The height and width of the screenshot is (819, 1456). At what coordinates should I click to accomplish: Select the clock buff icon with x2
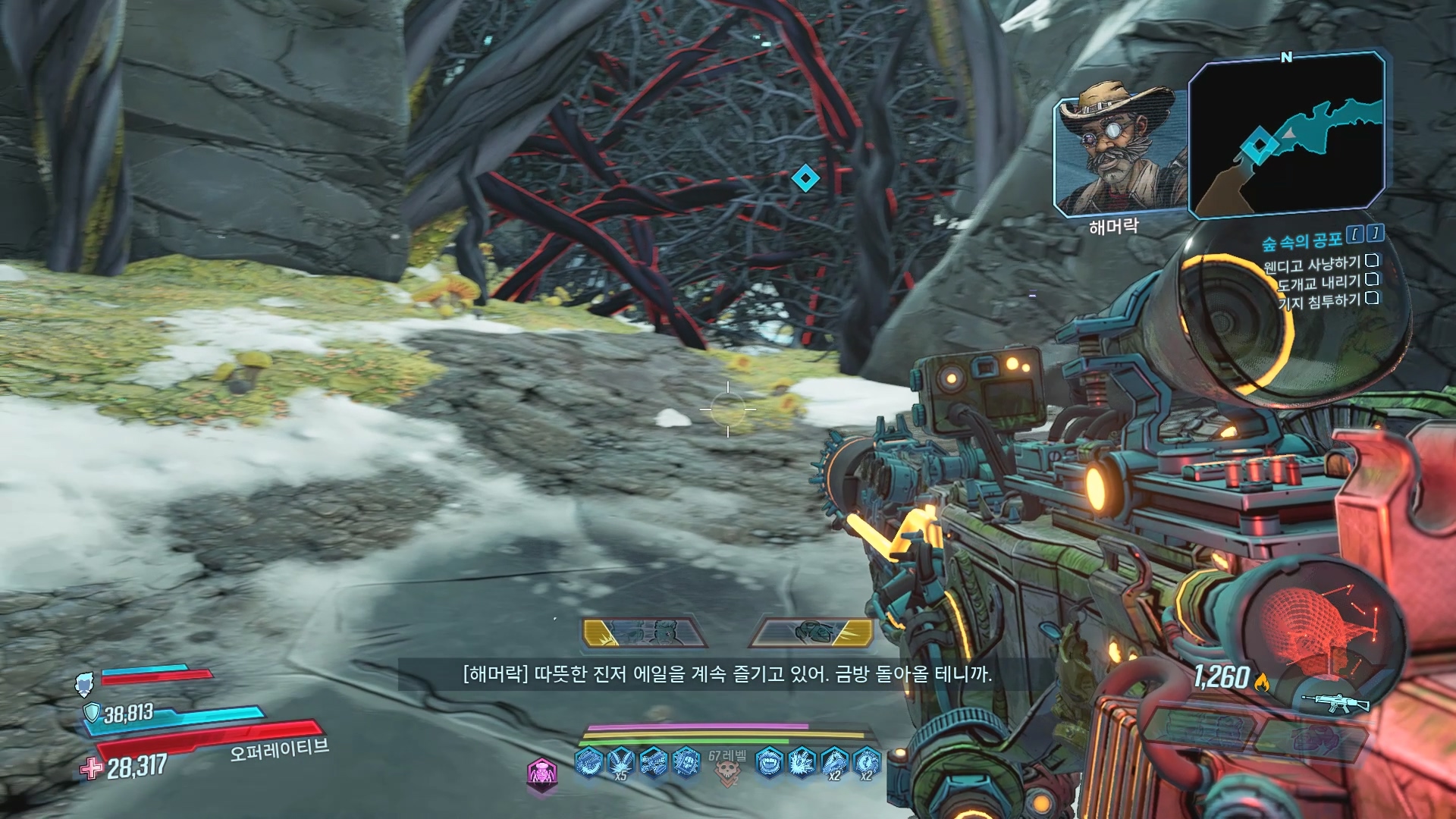tap(866, 761)
